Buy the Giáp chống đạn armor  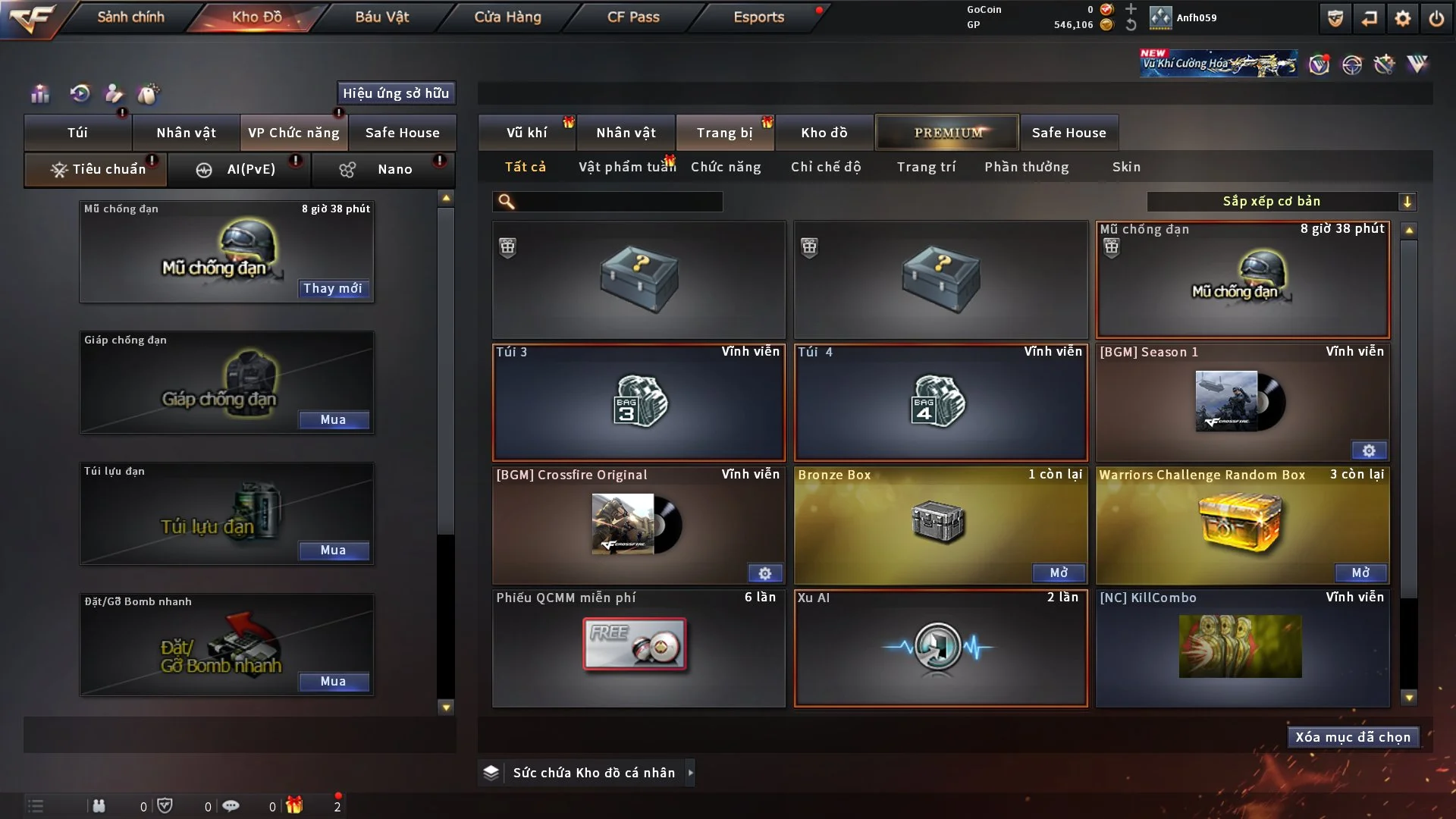(x=333, y=419)
